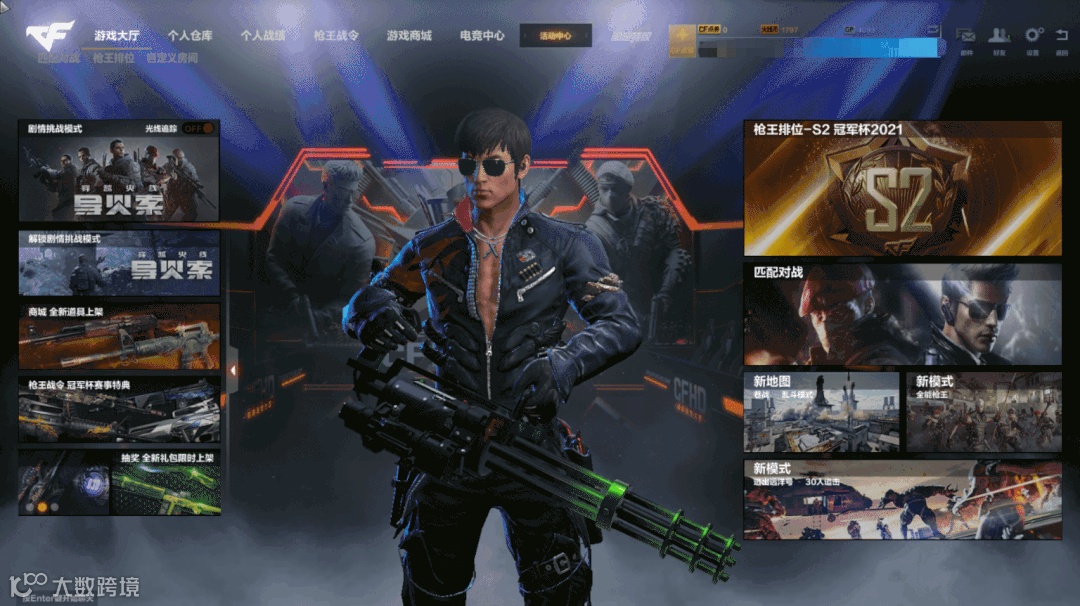
Task: Open the 游戏大厅 game lobby tab
Action: pos(117,36)
